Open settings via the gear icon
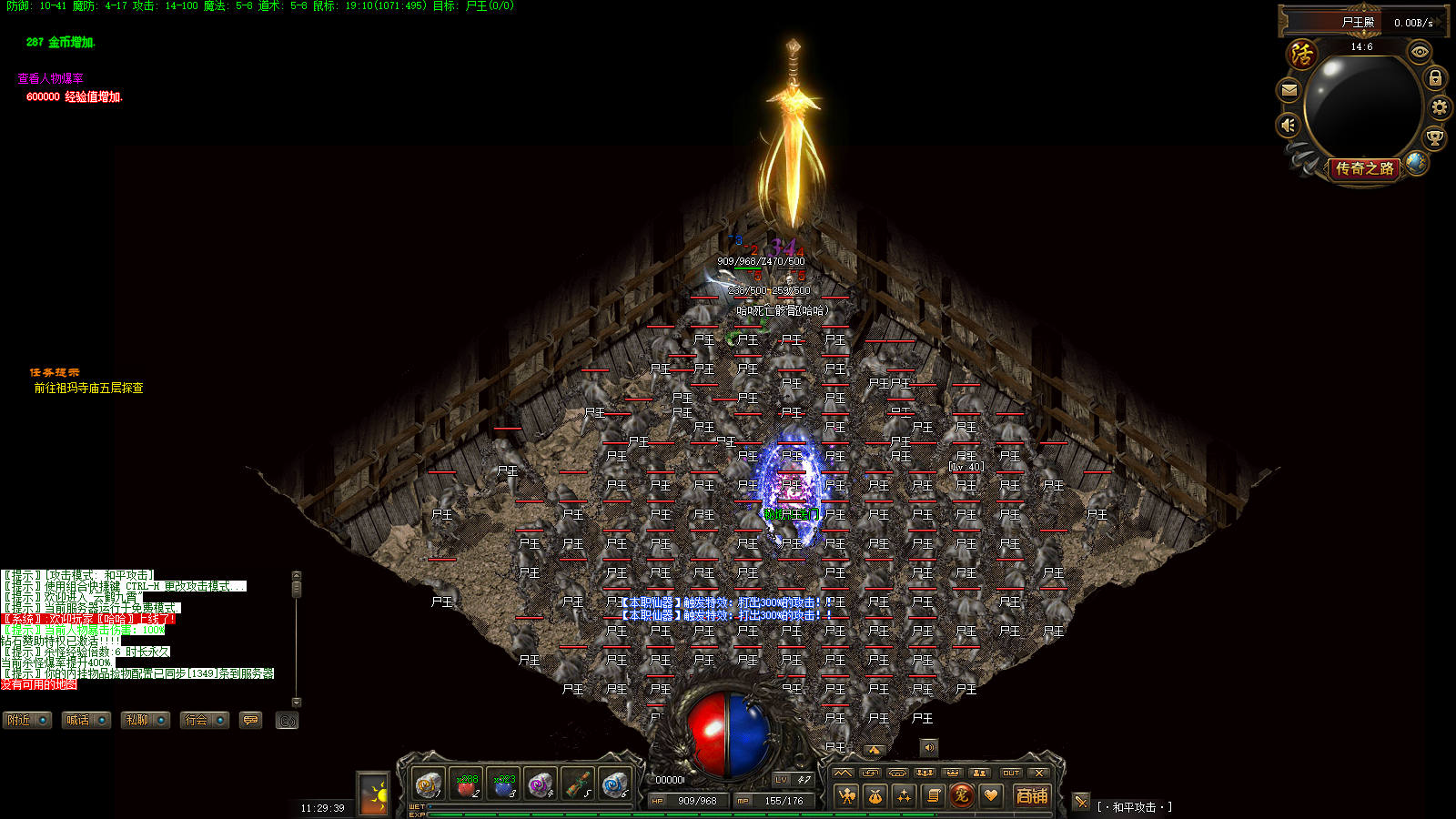1456x819 pixels. (x=1439, y=107)
